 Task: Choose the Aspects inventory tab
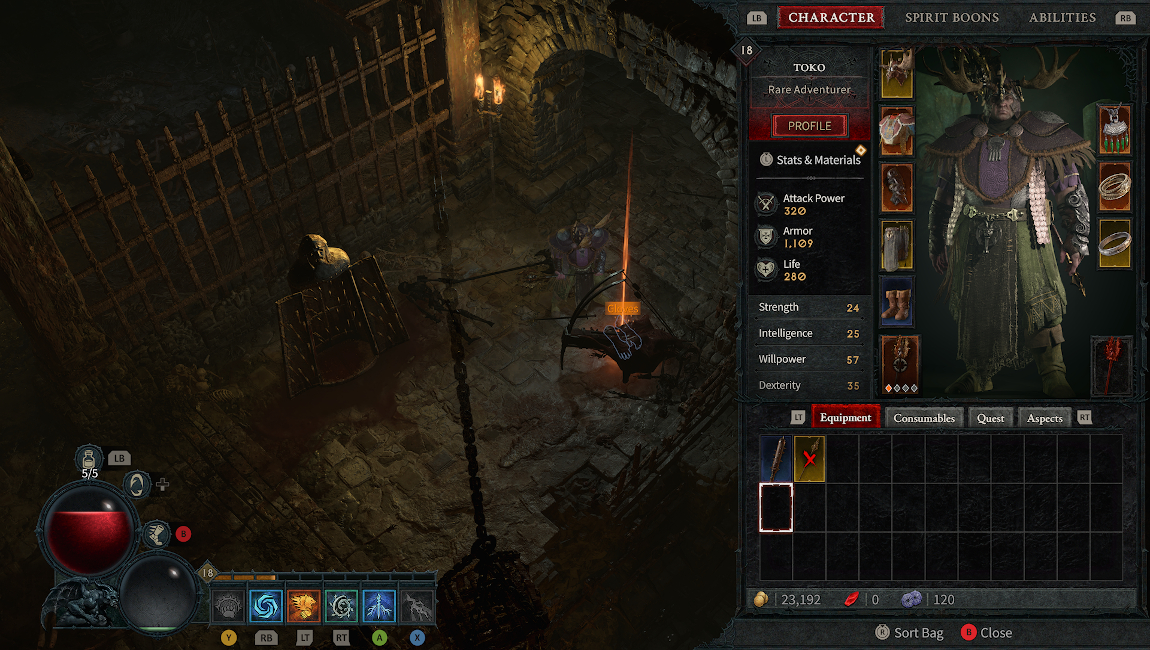1044,418
